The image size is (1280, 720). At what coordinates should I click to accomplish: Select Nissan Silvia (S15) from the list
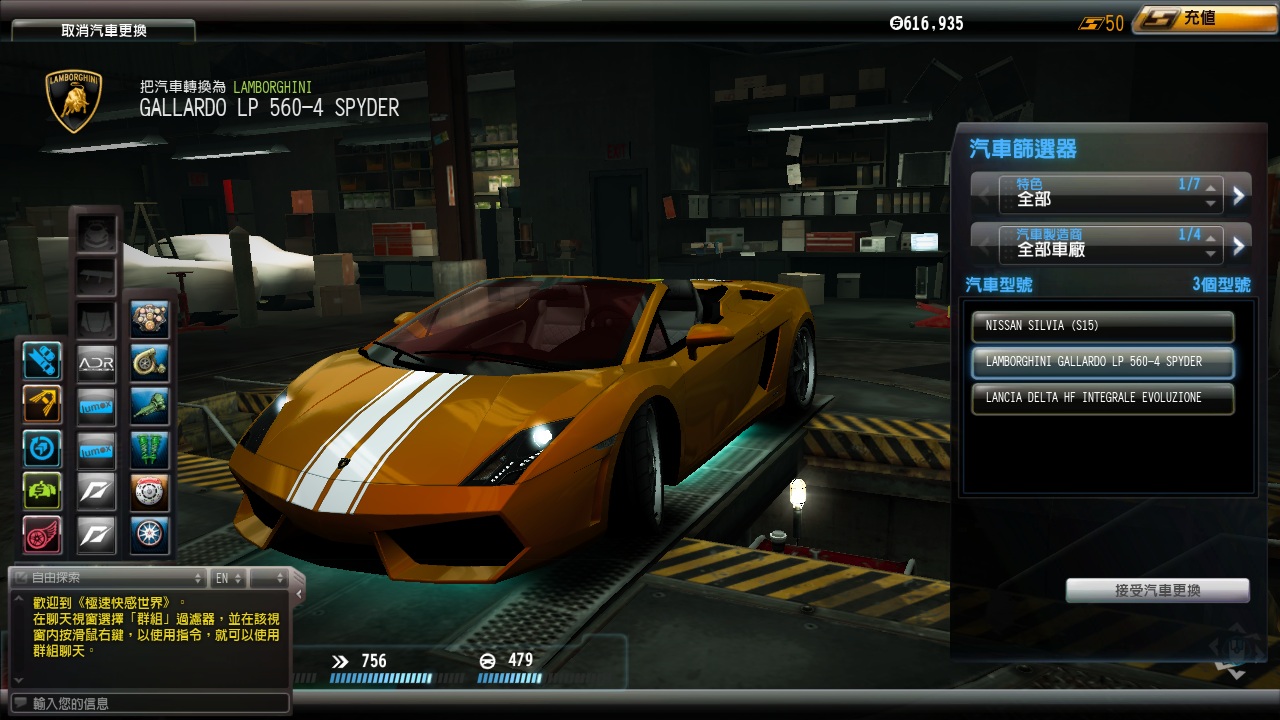(x=1102, y=326)
